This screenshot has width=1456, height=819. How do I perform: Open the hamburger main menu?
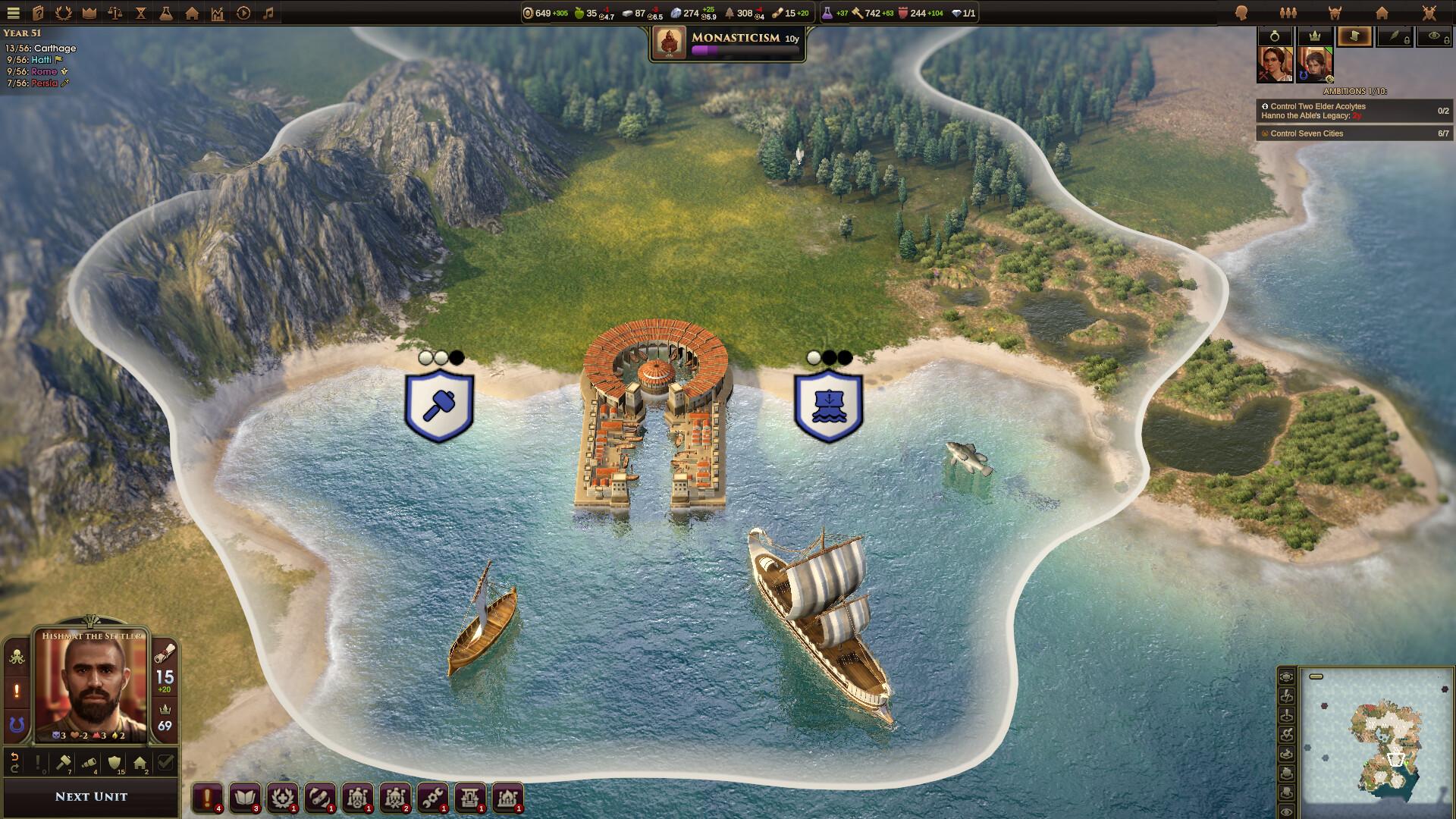point(13,12)
